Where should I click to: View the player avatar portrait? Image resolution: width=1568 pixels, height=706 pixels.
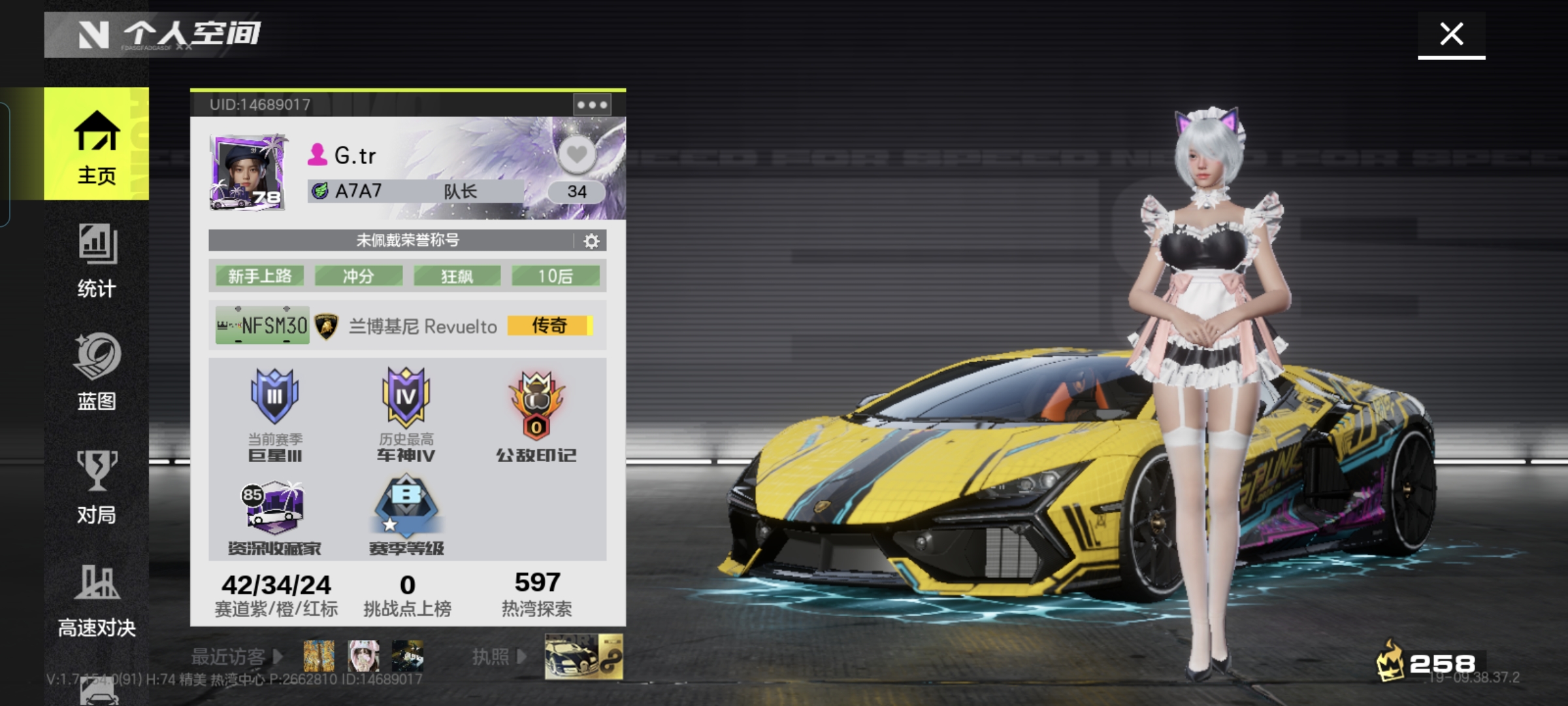pos(248,172)
